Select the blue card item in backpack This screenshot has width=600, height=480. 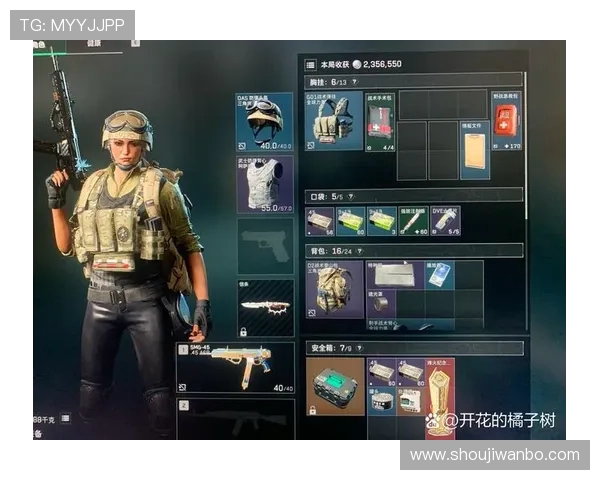438,275
